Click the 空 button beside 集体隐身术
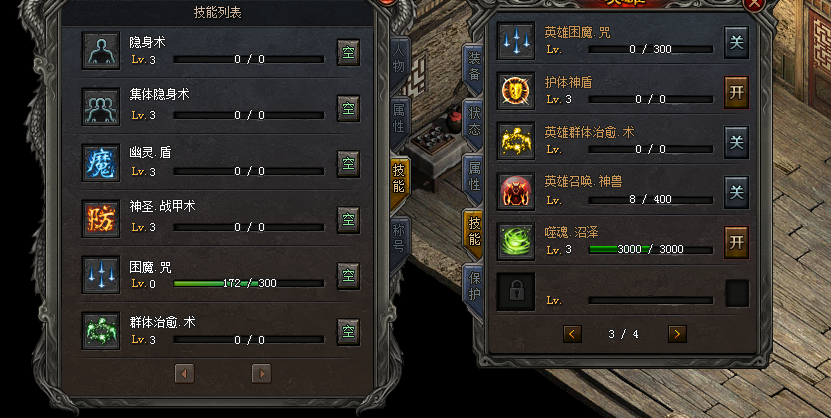 pos(348,107)
